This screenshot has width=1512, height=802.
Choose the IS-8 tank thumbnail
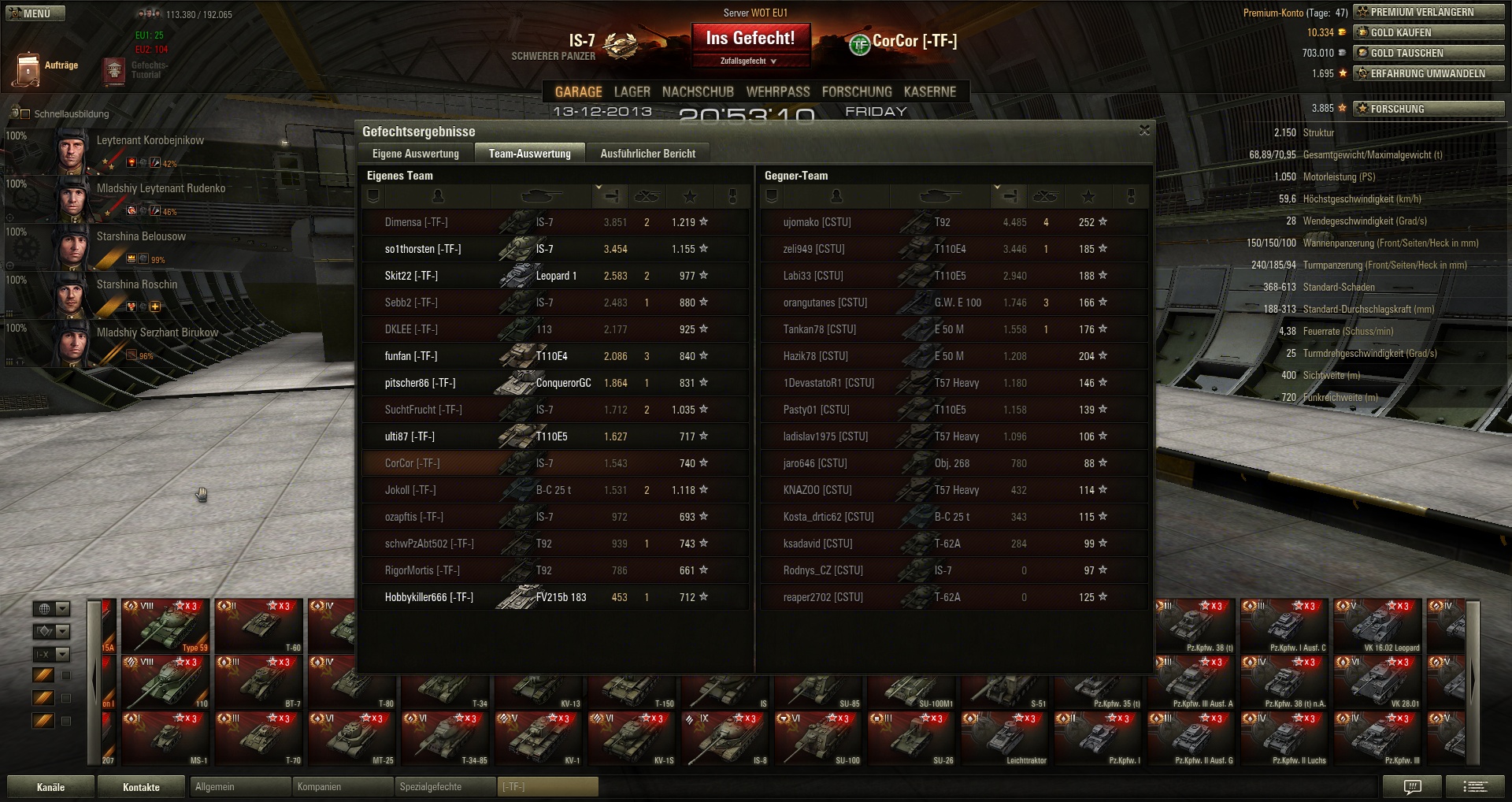[724, 738]
